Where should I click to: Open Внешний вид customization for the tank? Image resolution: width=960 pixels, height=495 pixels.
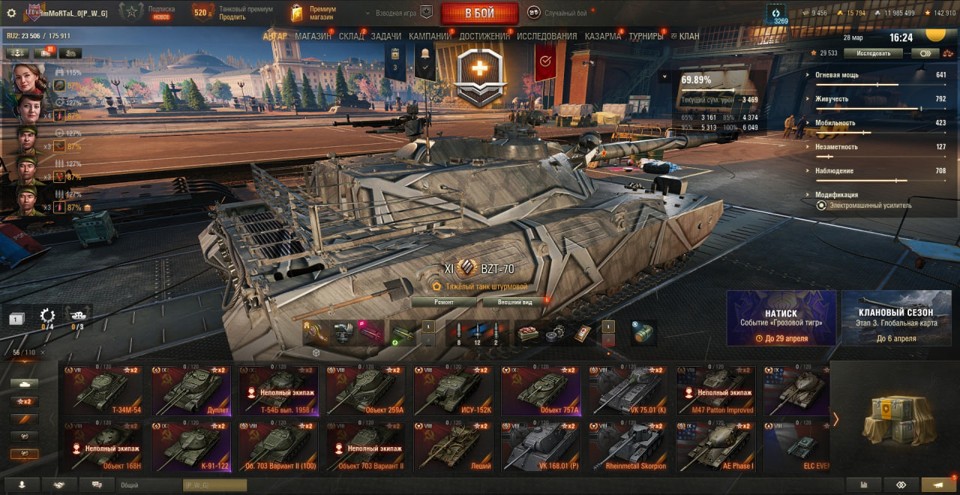(x=514, y=300)
